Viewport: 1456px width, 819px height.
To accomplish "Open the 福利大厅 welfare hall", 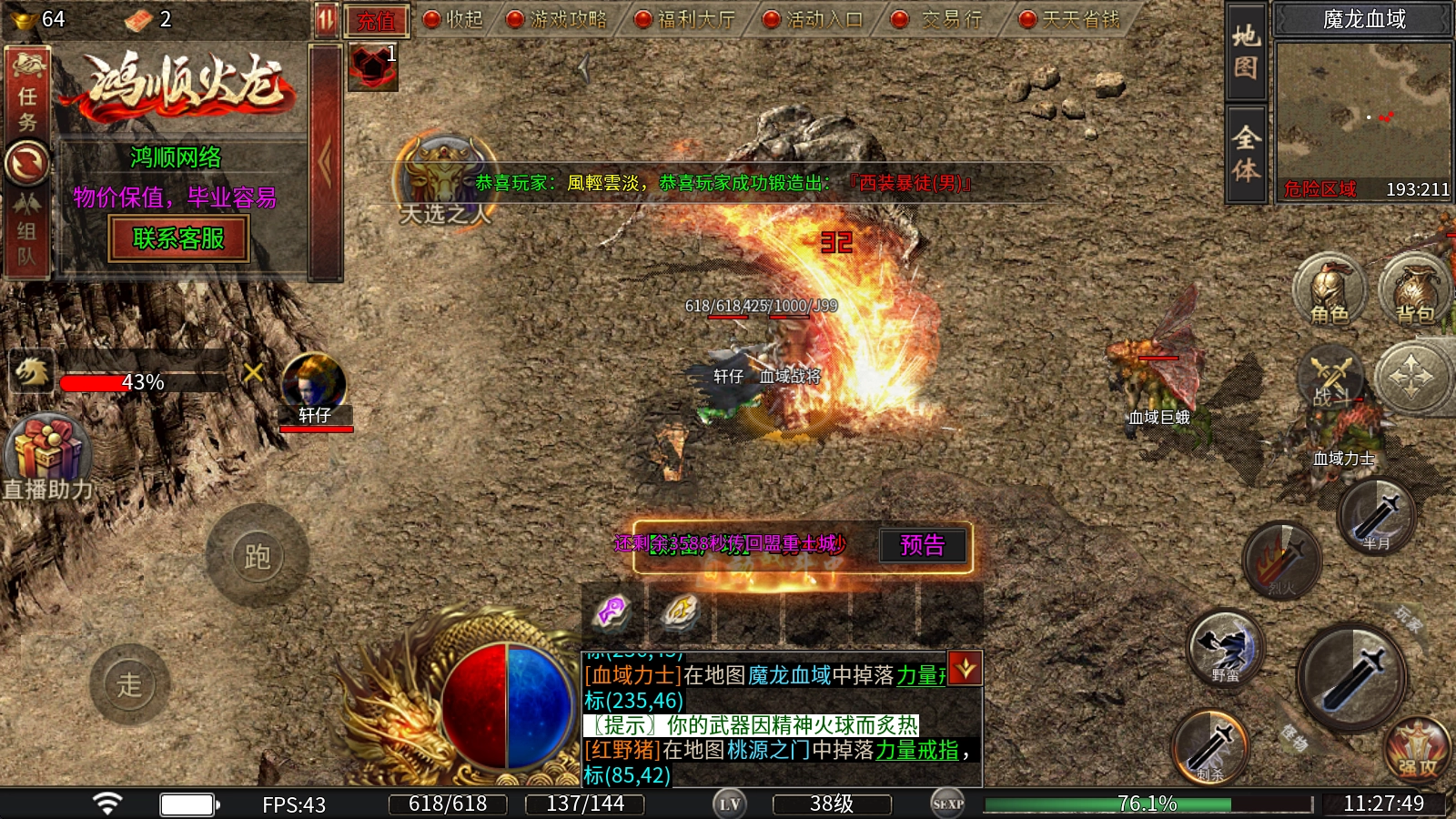I will [685, 19].
